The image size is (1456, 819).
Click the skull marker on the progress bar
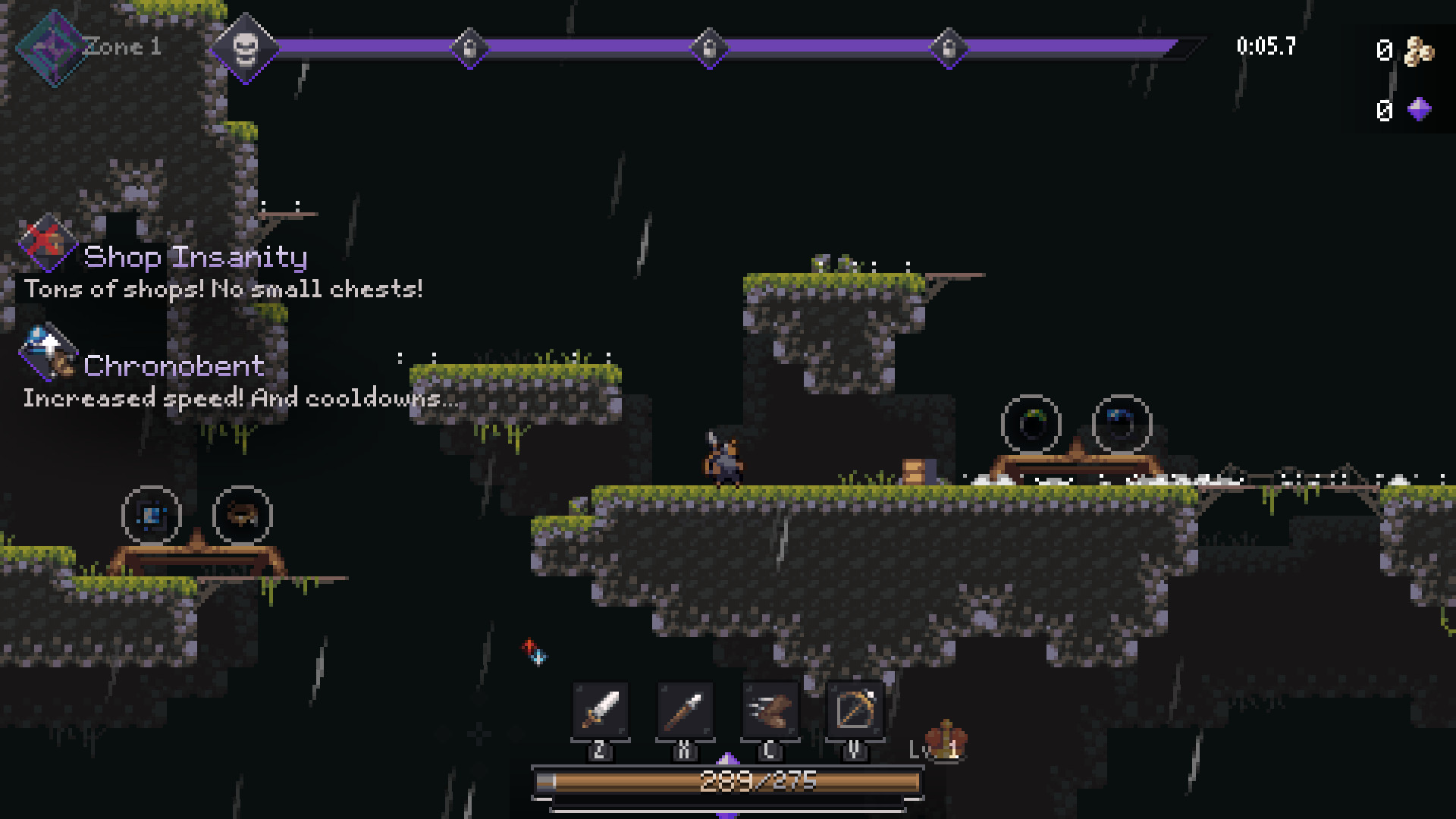pos(245,48)
